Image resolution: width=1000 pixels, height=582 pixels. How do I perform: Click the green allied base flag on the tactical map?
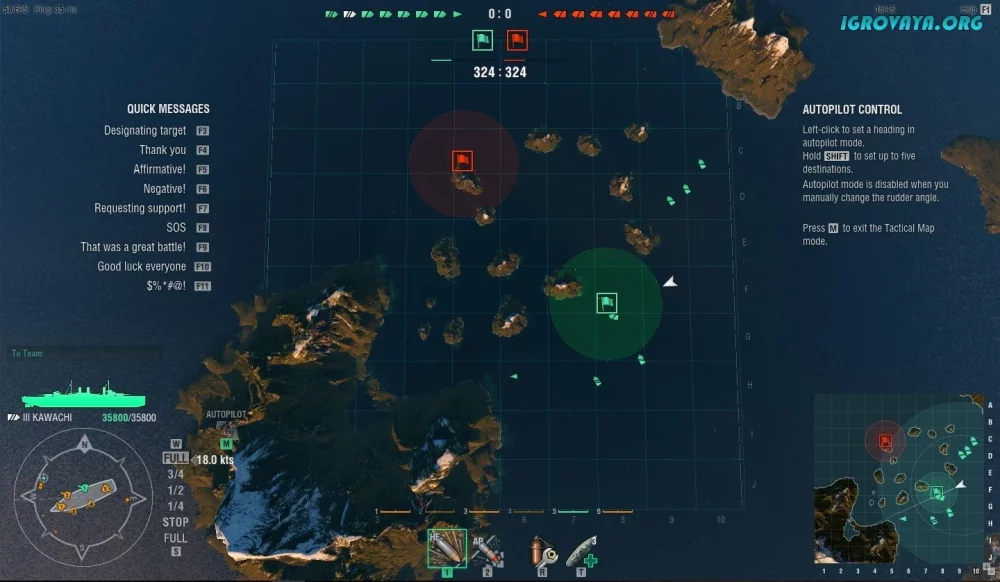click(x=606, y=303)
